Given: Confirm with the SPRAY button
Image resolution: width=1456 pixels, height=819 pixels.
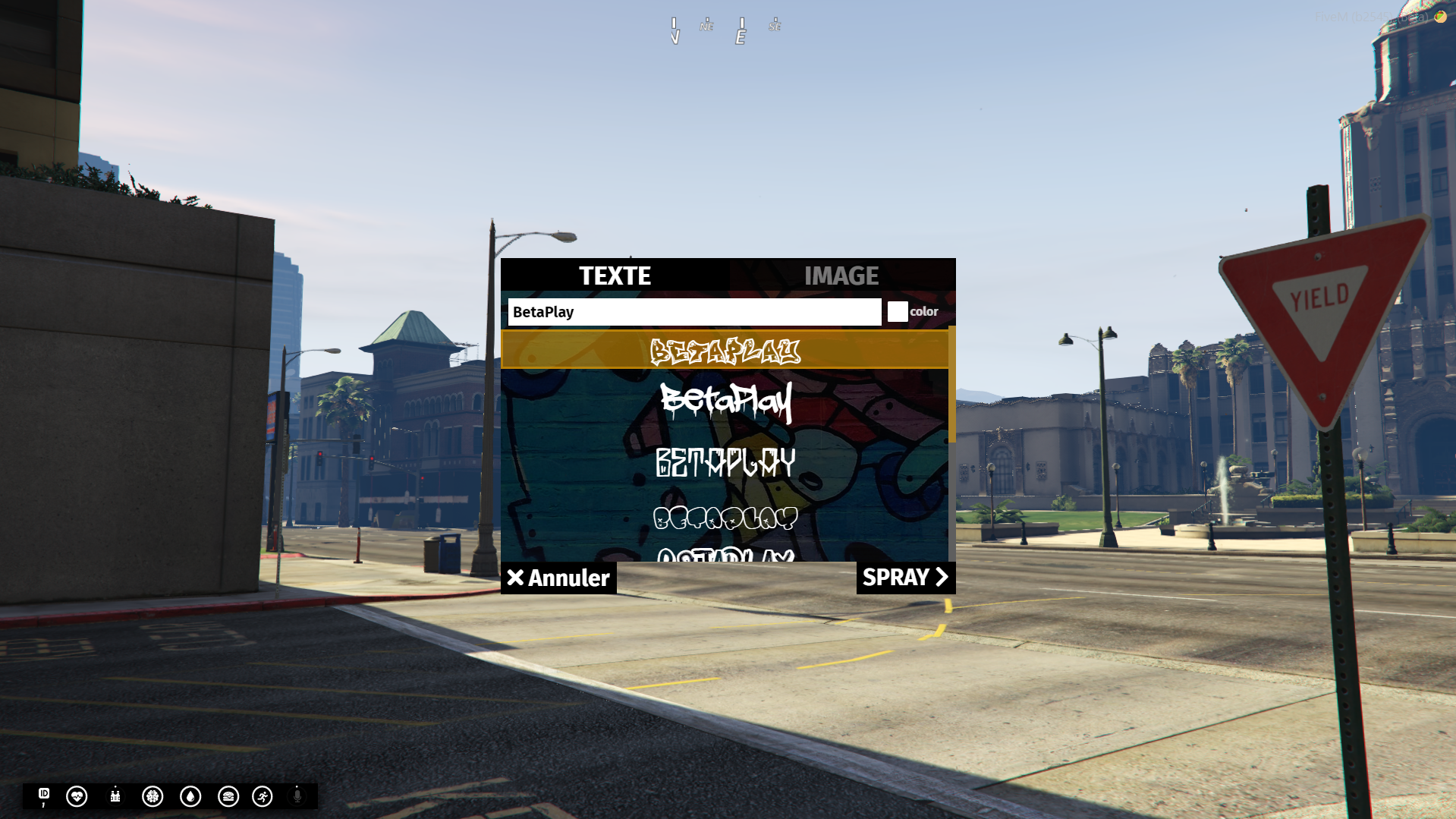Looking at the screenshot, I should pyautogui.click(x=905, y=578).
